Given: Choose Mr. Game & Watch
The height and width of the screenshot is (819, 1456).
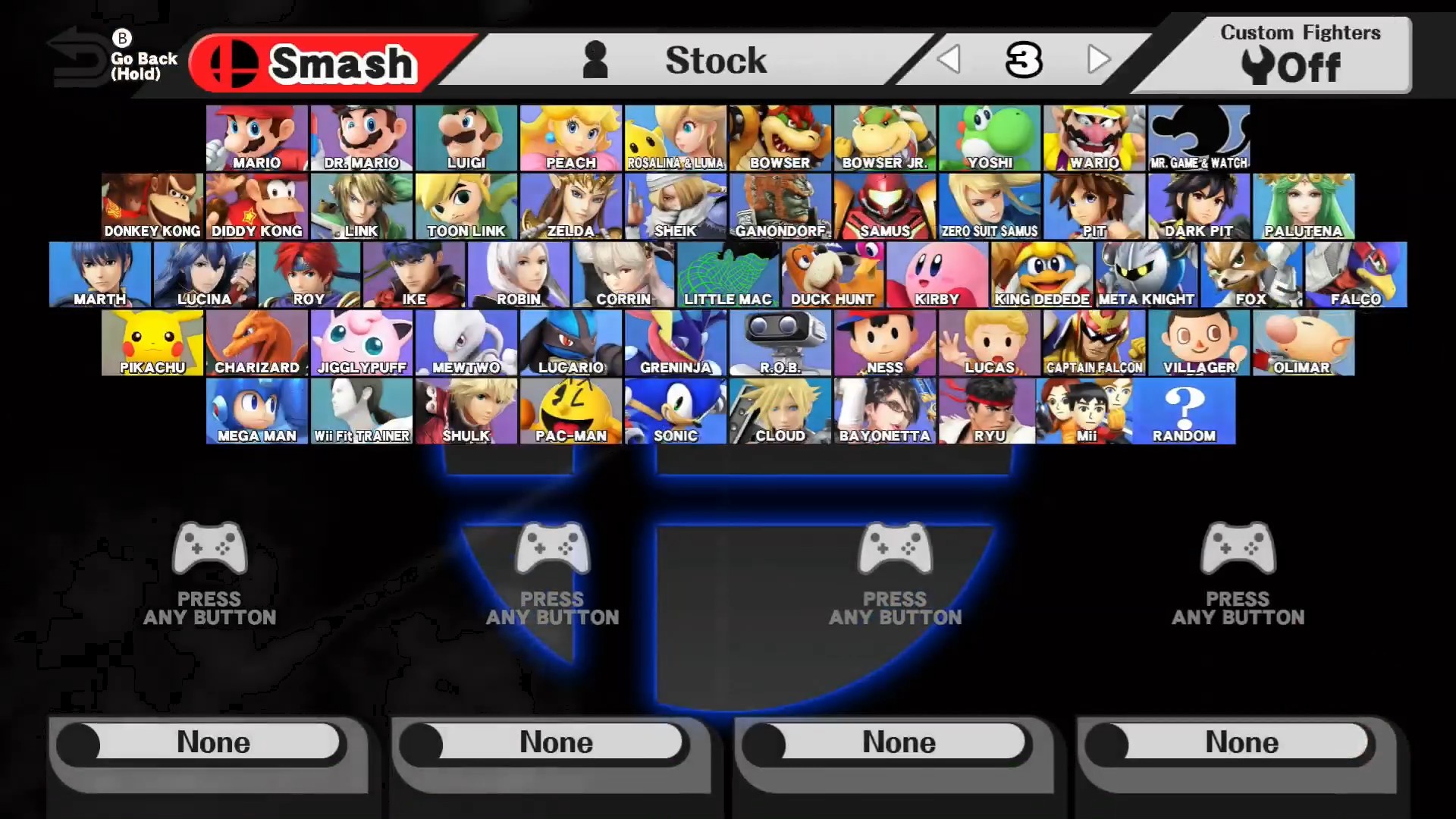Looking at the screenshot, I should pos(1198,136).
